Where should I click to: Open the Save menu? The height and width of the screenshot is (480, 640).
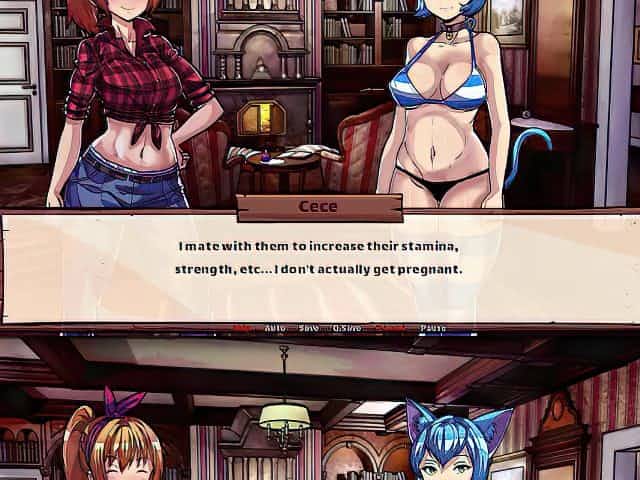coord(309,328)
